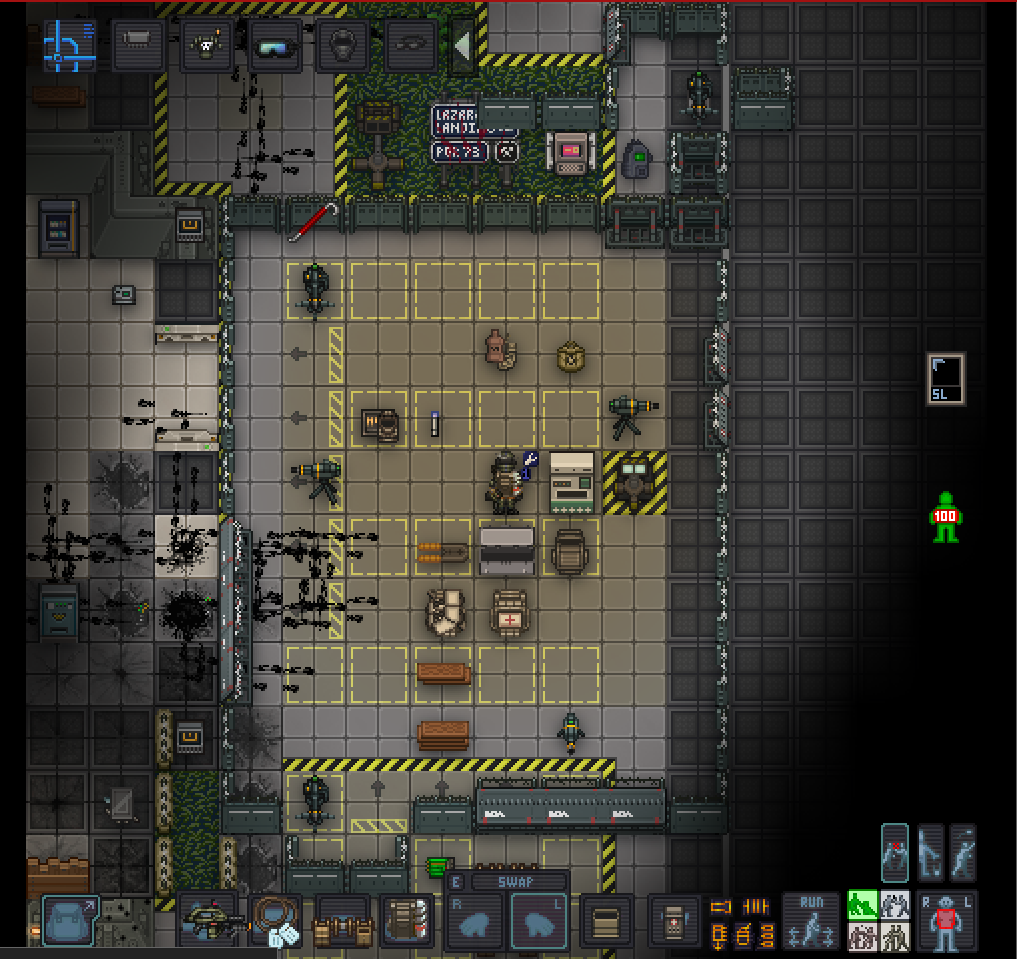Select the left hand slot
The width and height of the screenshot is (1017, 959).
tap(539, 921)
